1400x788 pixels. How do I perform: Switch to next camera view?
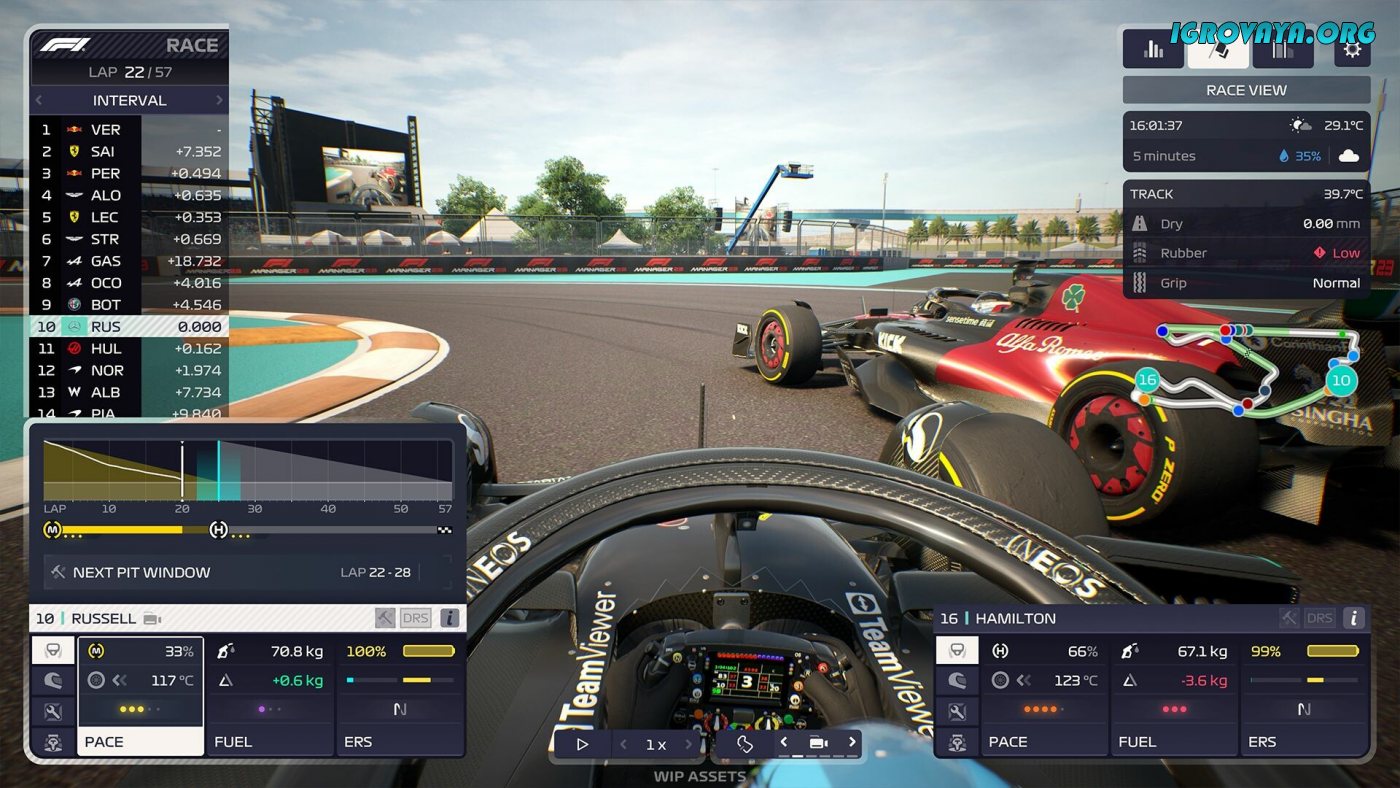point(851,742)
